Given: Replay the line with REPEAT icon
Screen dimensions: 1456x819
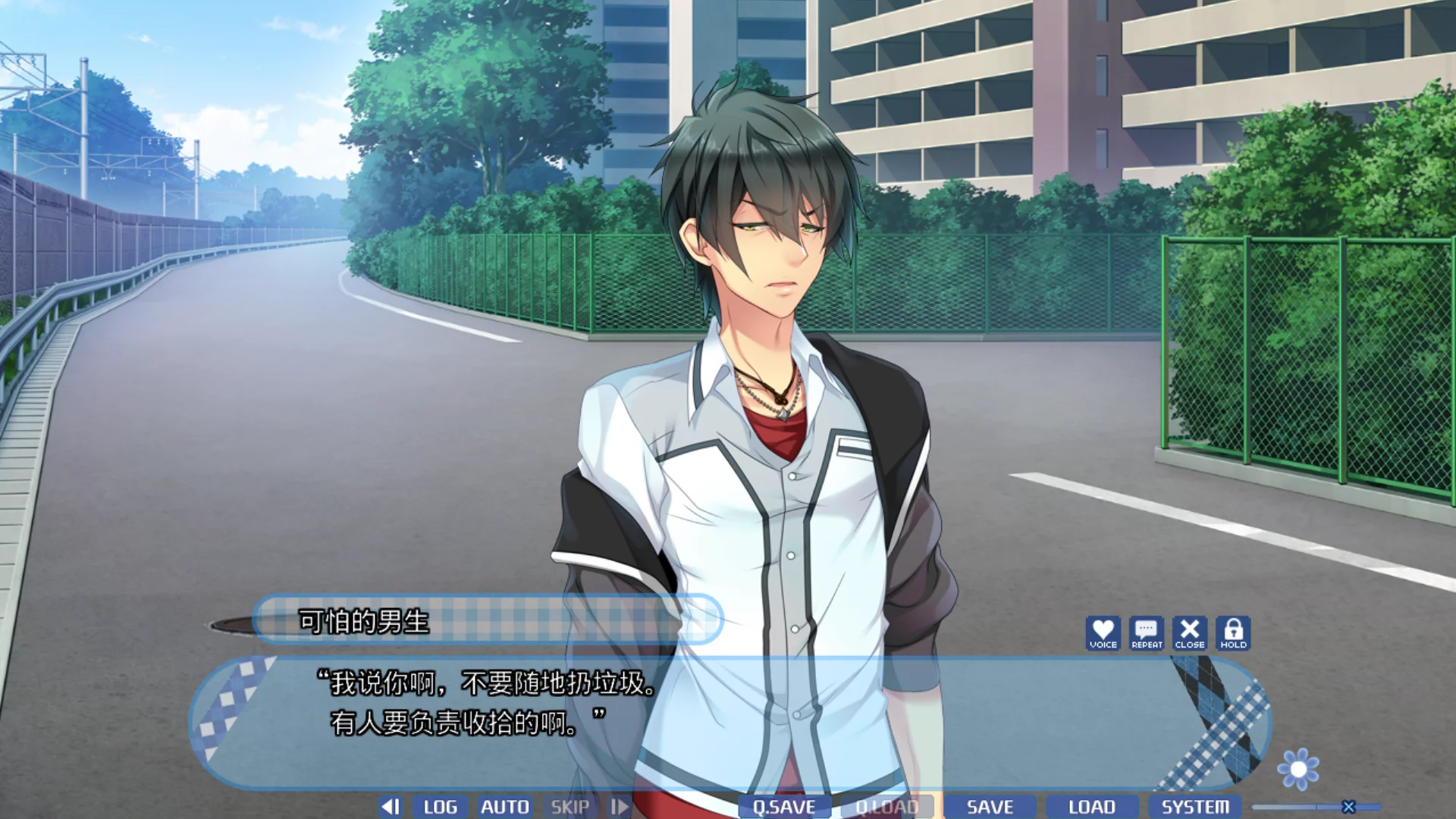Looking at the screenshot, I should (x=1147, y=633).
